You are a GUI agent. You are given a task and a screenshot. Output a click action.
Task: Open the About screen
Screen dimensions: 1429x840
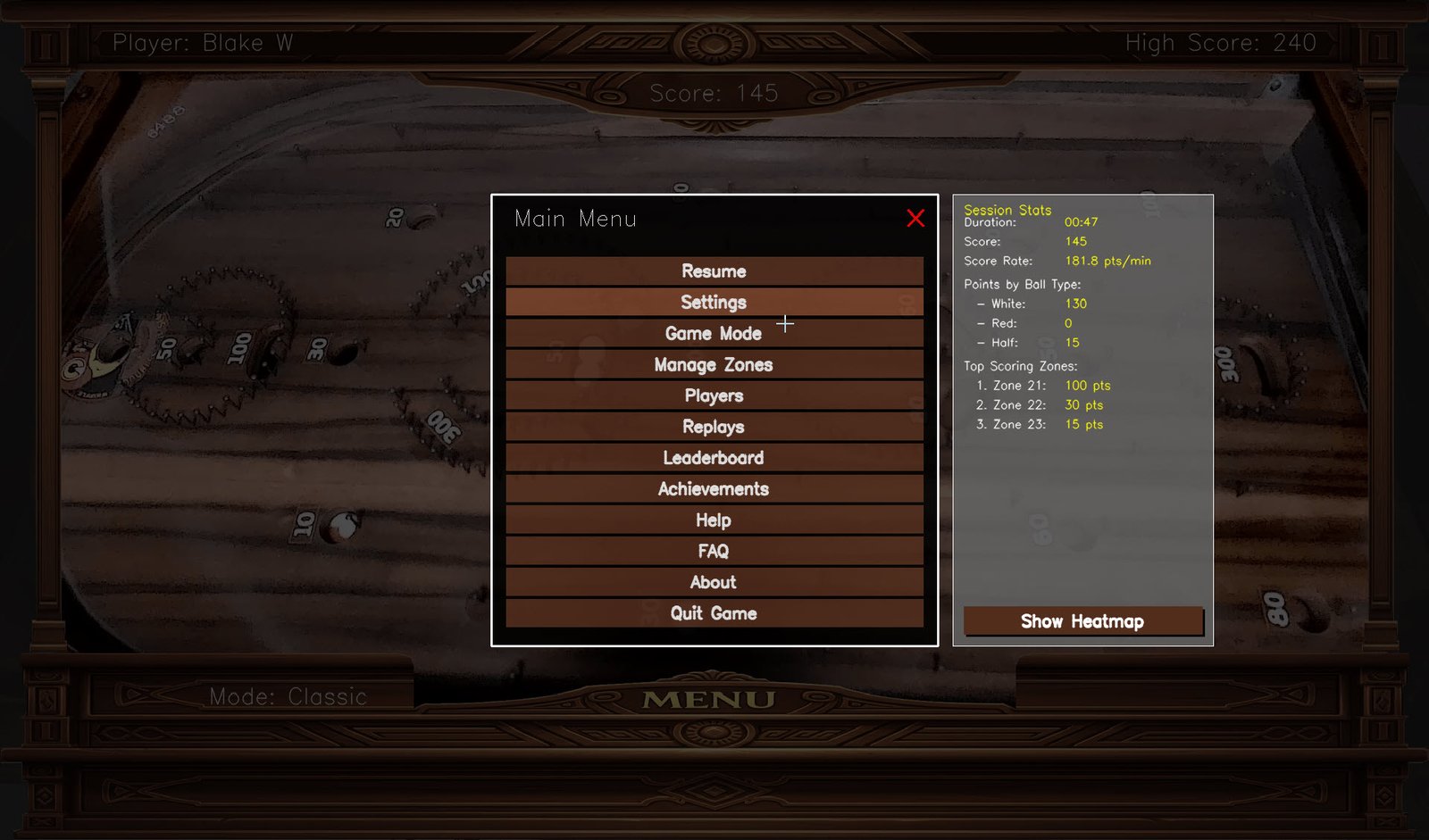714,582
